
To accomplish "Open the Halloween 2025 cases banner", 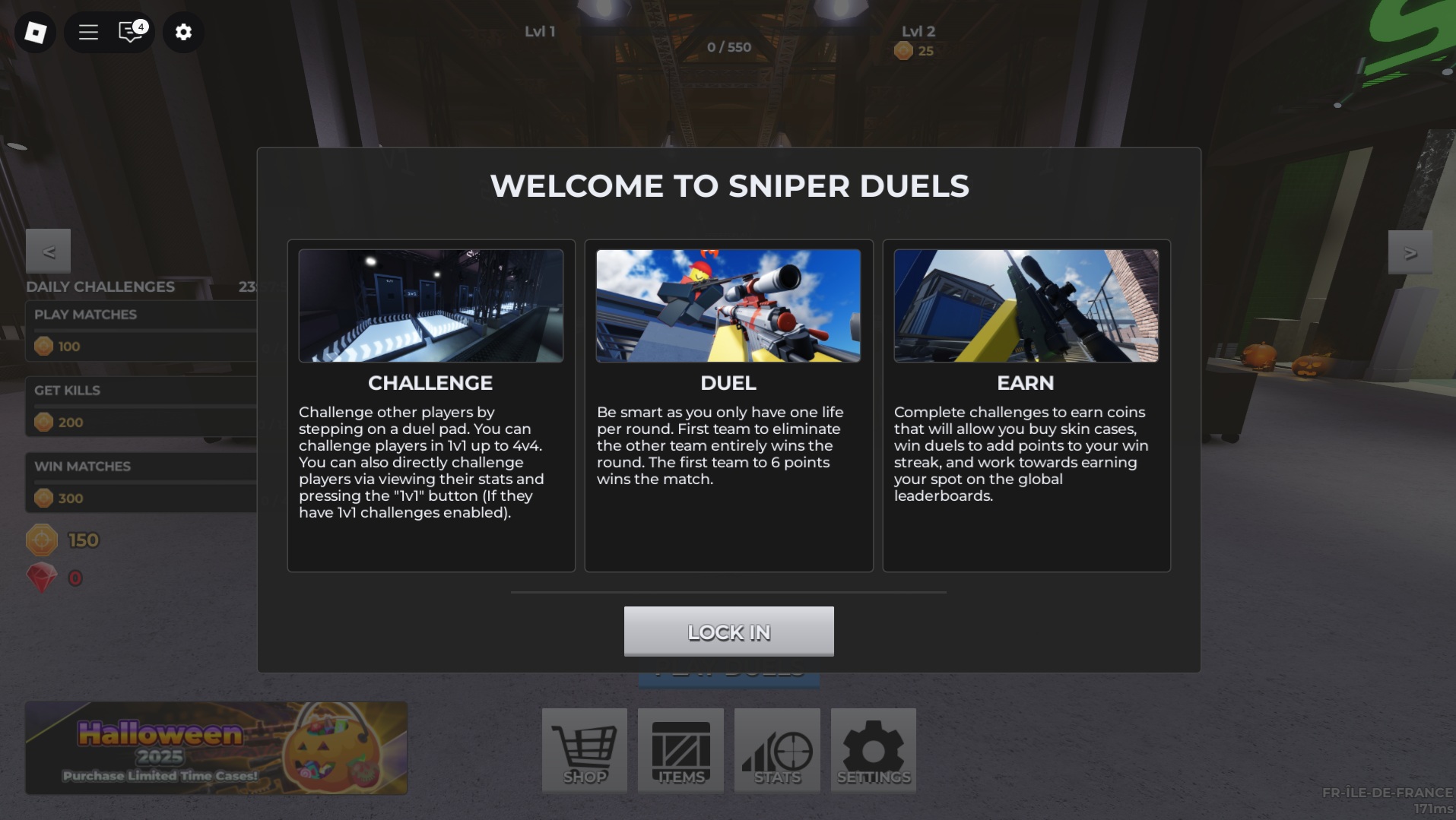I will [x=216, y=748].
